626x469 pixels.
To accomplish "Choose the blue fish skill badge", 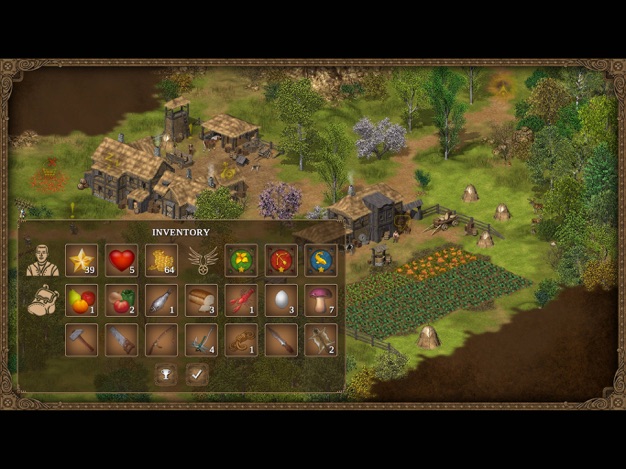I will (x=321, y=260).
